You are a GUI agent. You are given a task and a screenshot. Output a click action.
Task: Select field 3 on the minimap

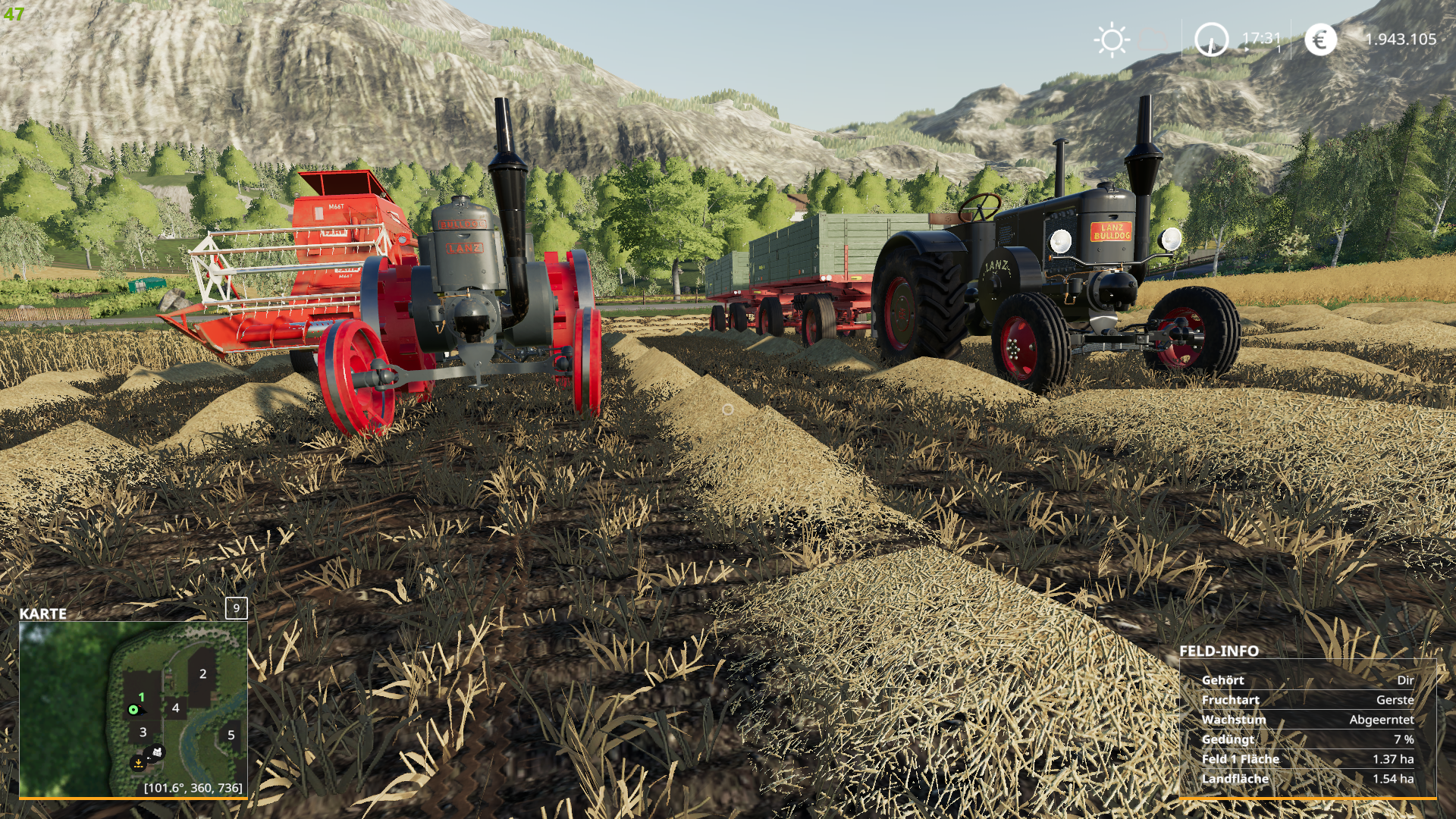tap(143, 732)
